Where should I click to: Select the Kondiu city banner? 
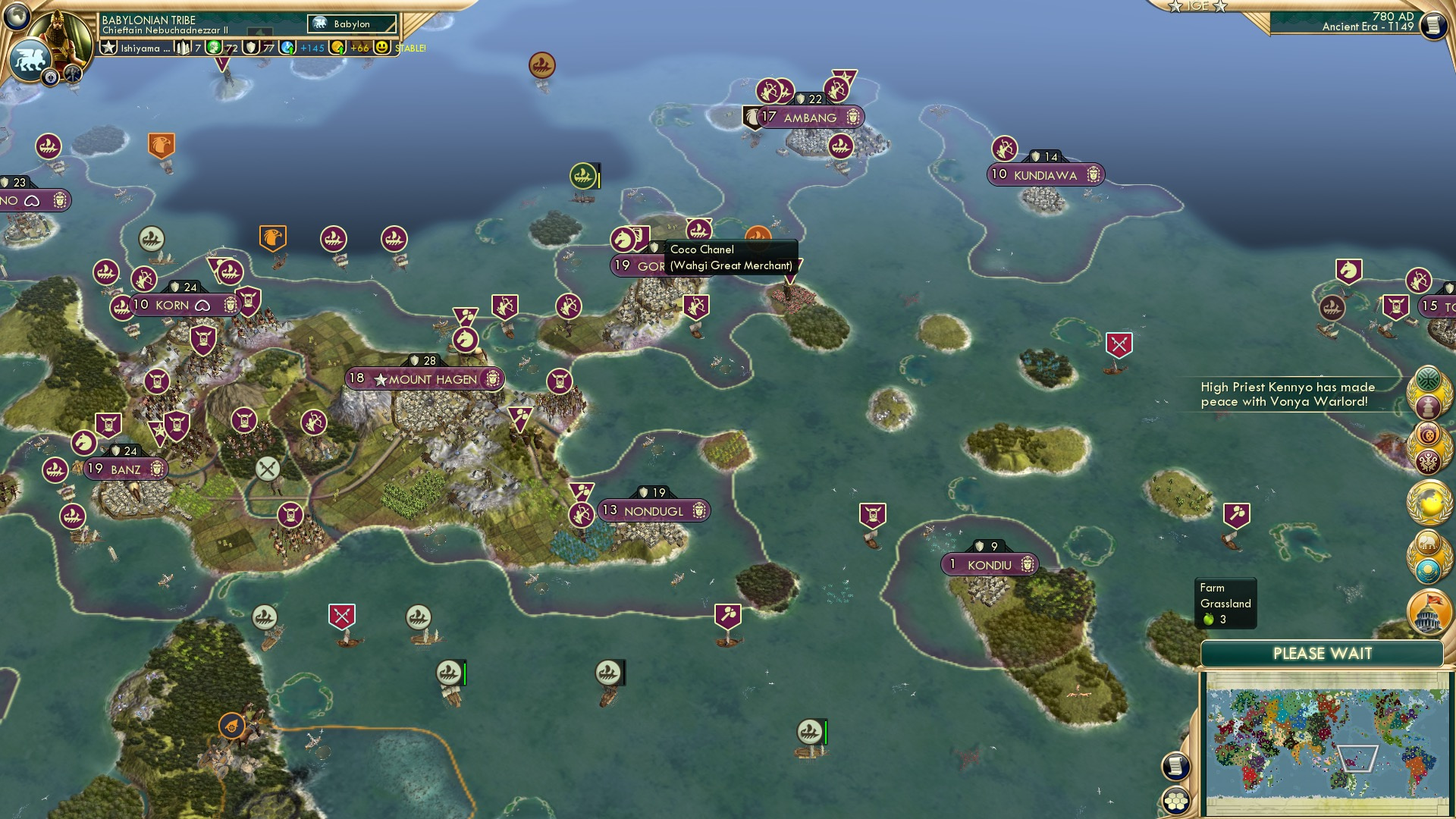coord(990,564)
